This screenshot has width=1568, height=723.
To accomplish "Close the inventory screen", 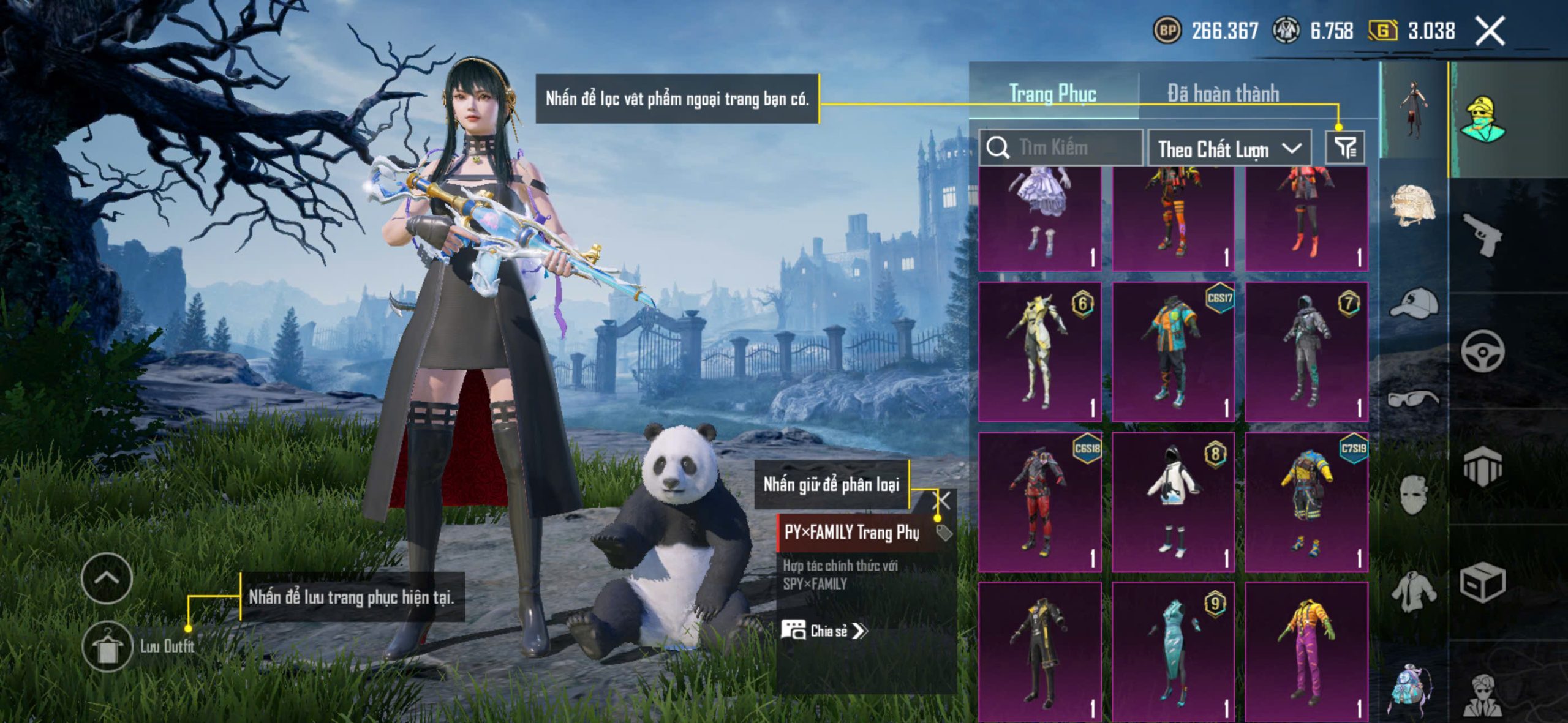I will click(1490, 31).
